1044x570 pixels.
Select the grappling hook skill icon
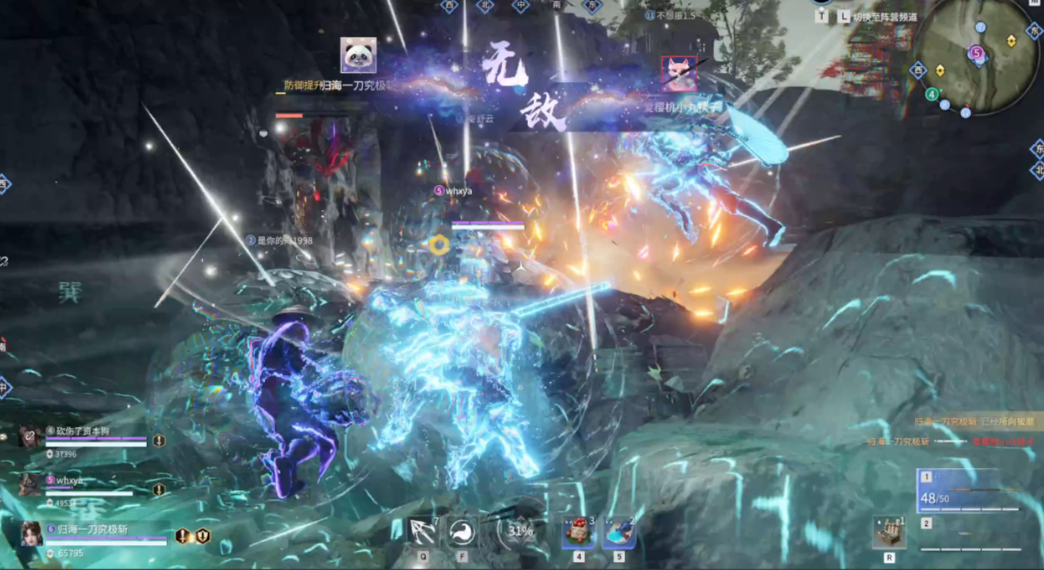(422, 531)
